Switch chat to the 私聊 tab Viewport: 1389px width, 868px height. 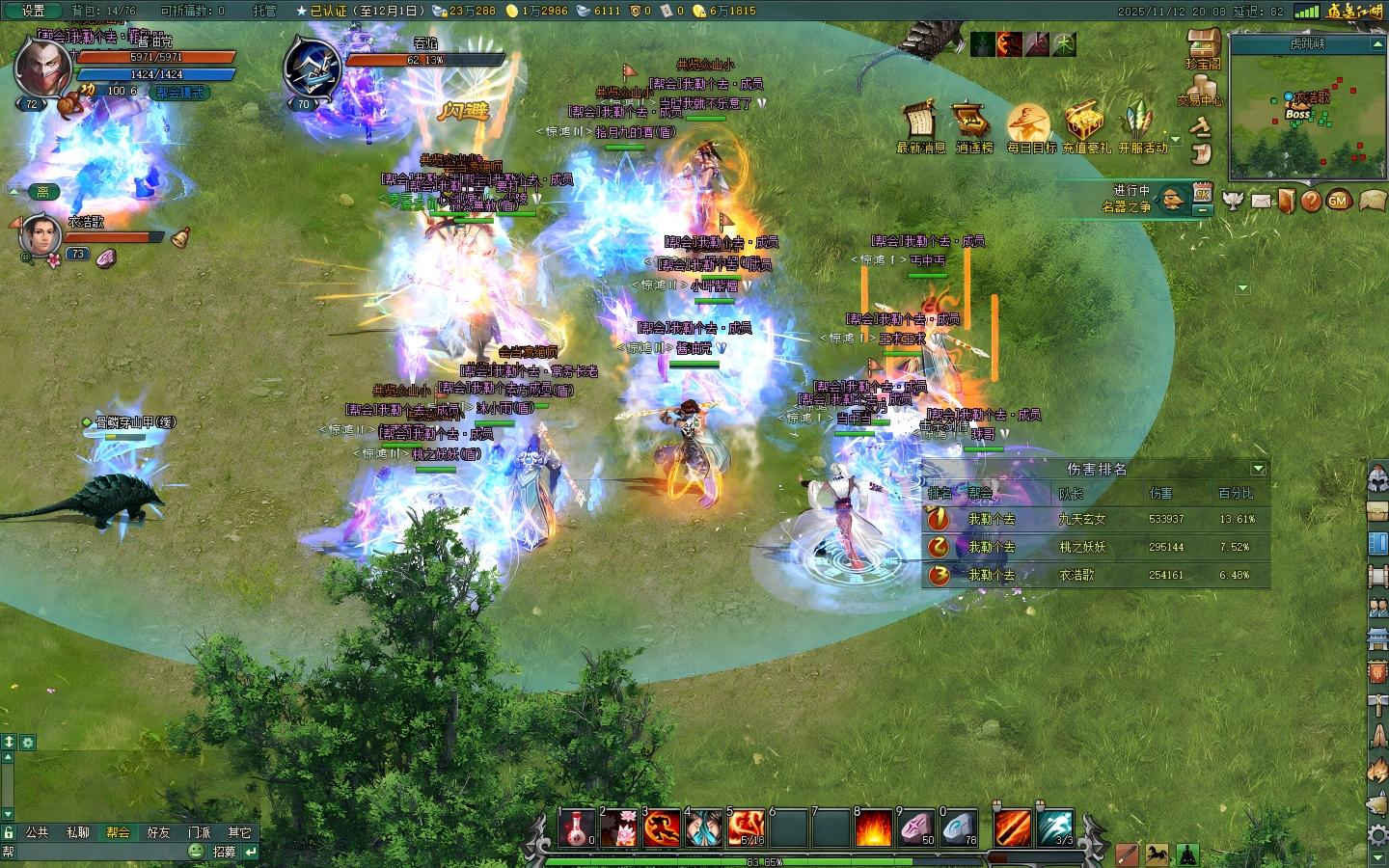coord(77,832)
